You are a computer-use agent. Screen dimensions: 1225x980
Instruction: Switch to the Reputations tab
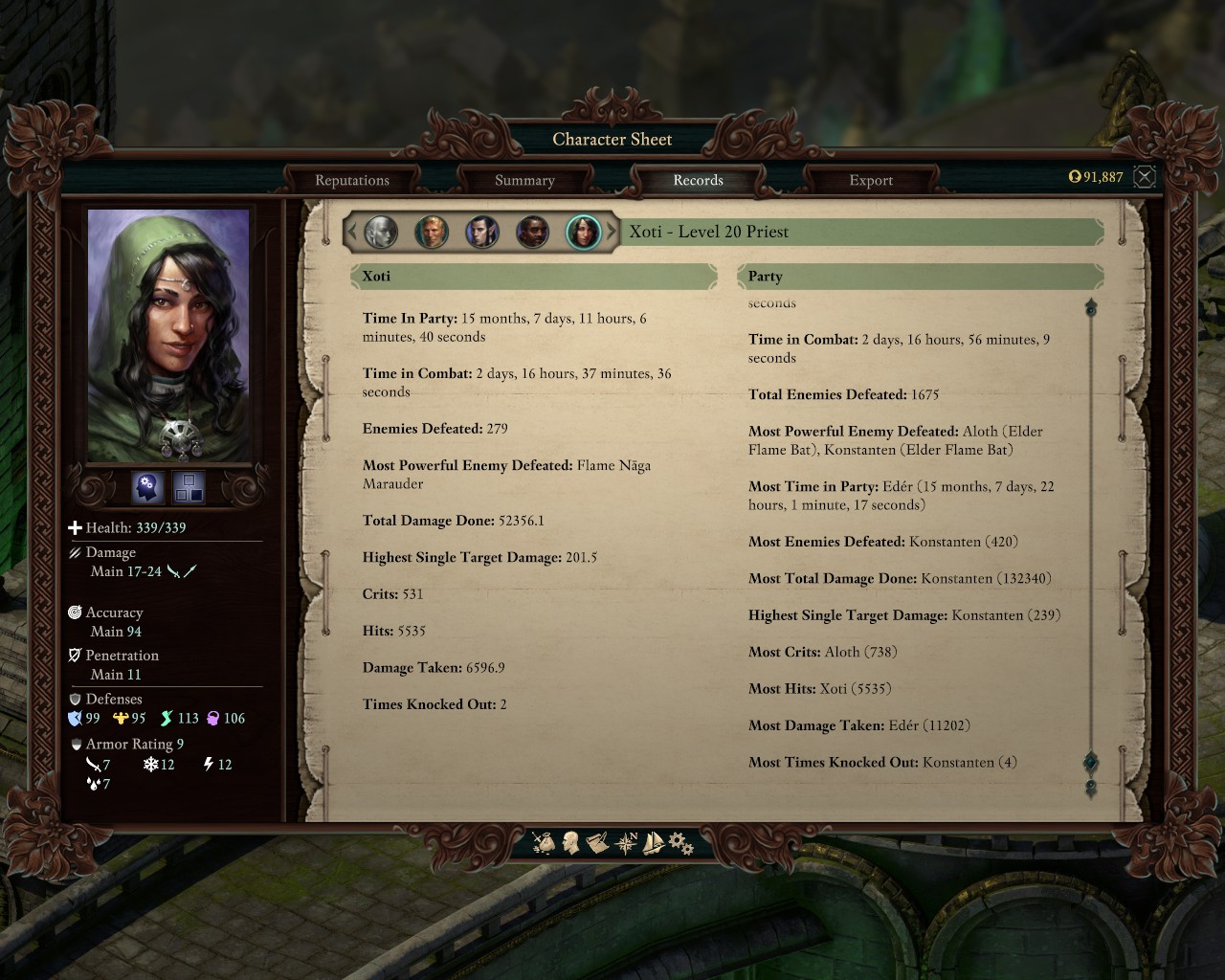click(x=352, y=180)
